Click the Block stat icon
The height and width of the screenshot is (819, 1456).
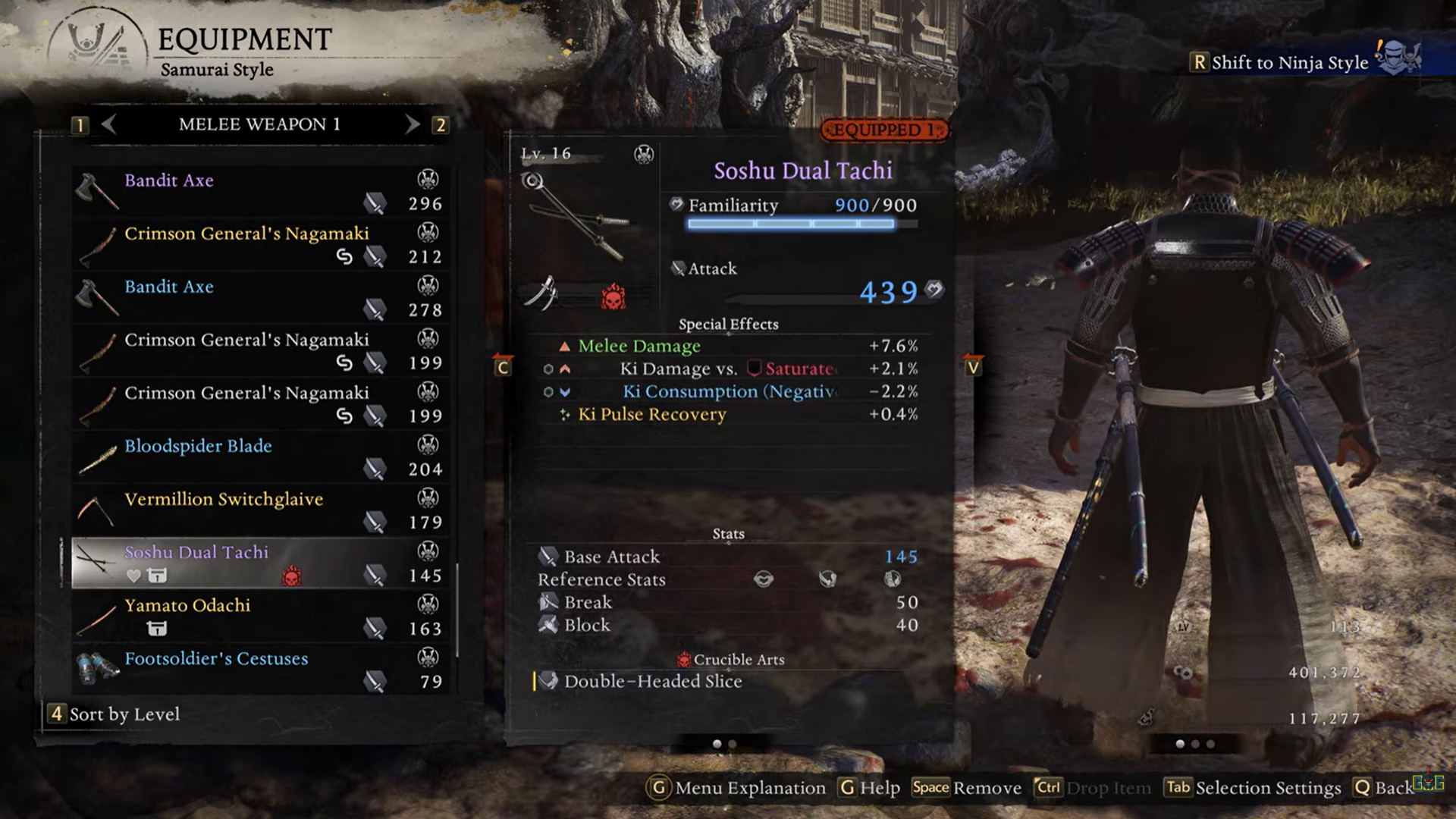tap(547, 625)
